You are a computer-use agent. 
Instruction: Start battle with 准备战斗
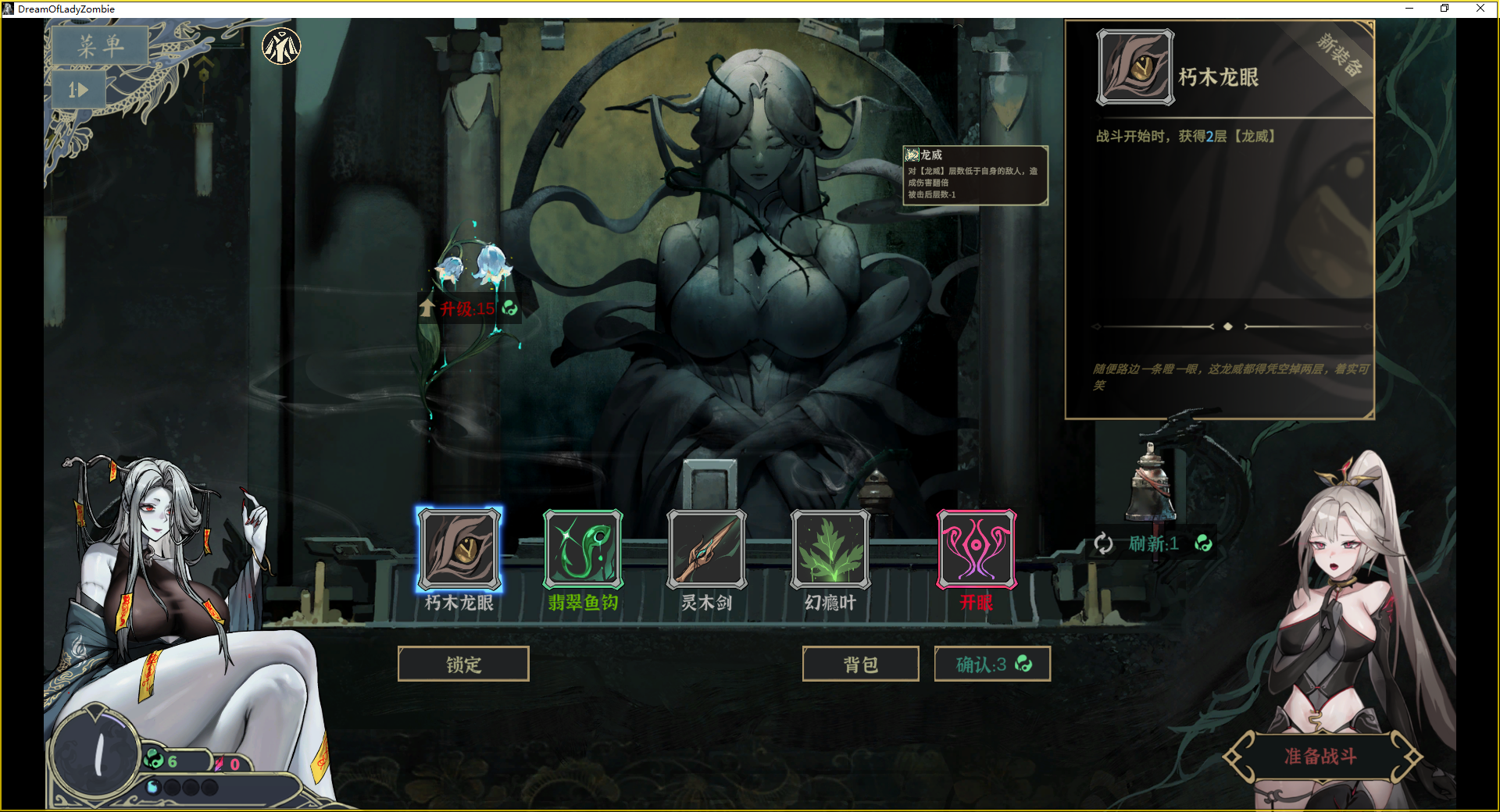click(x=1320, y=756)
